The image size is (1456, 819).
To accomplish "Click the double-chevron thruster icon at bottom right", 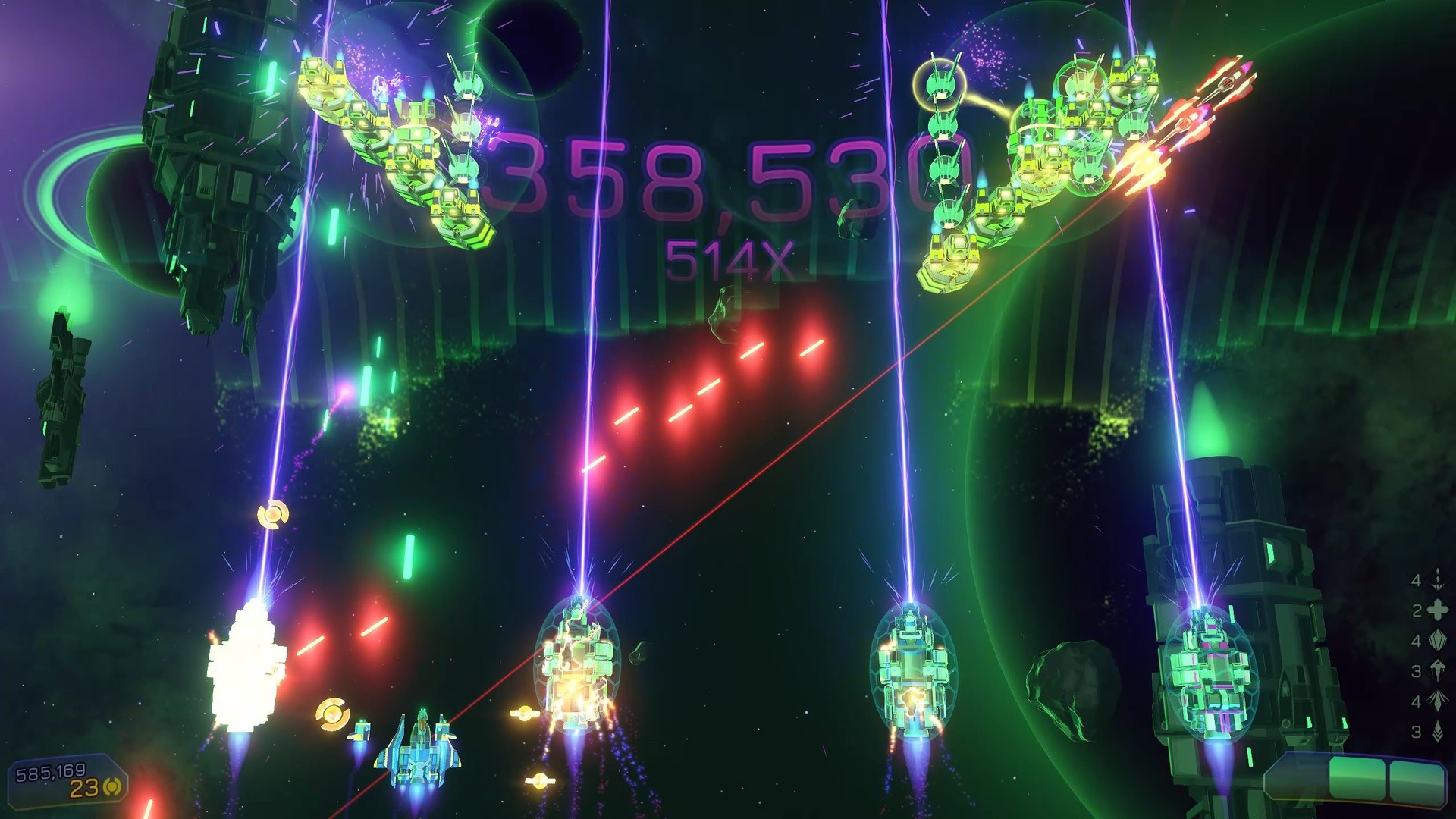I will point(1437,730).
